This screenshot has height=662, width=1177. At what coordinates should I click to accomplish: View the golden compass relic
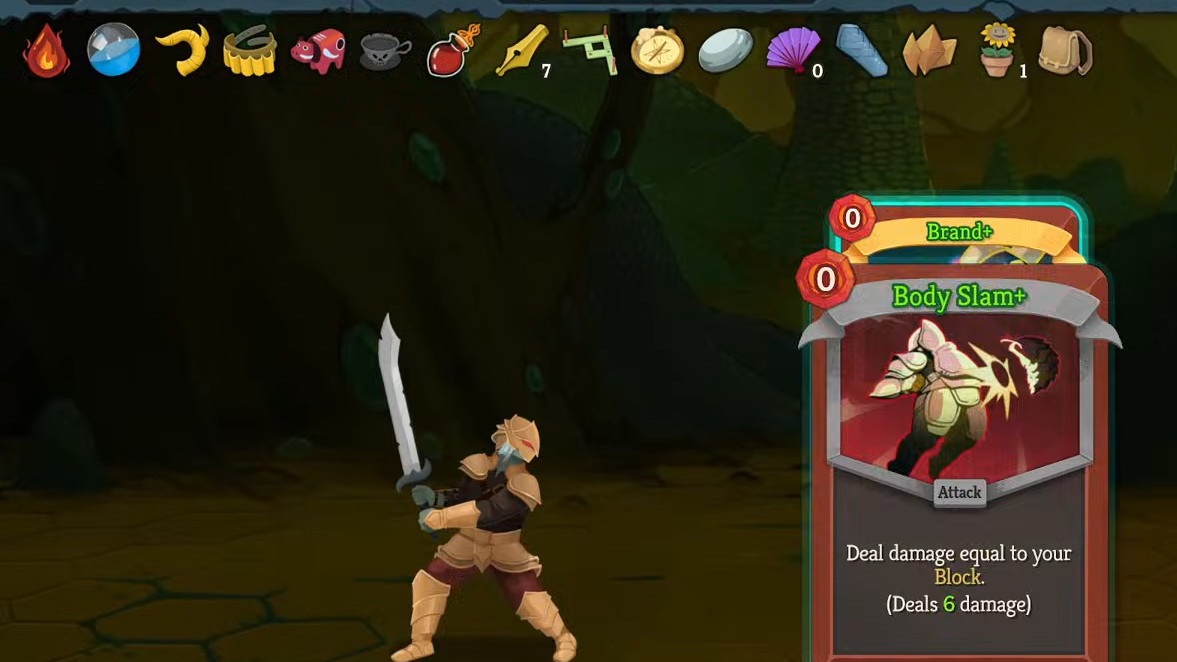[657, 50]
